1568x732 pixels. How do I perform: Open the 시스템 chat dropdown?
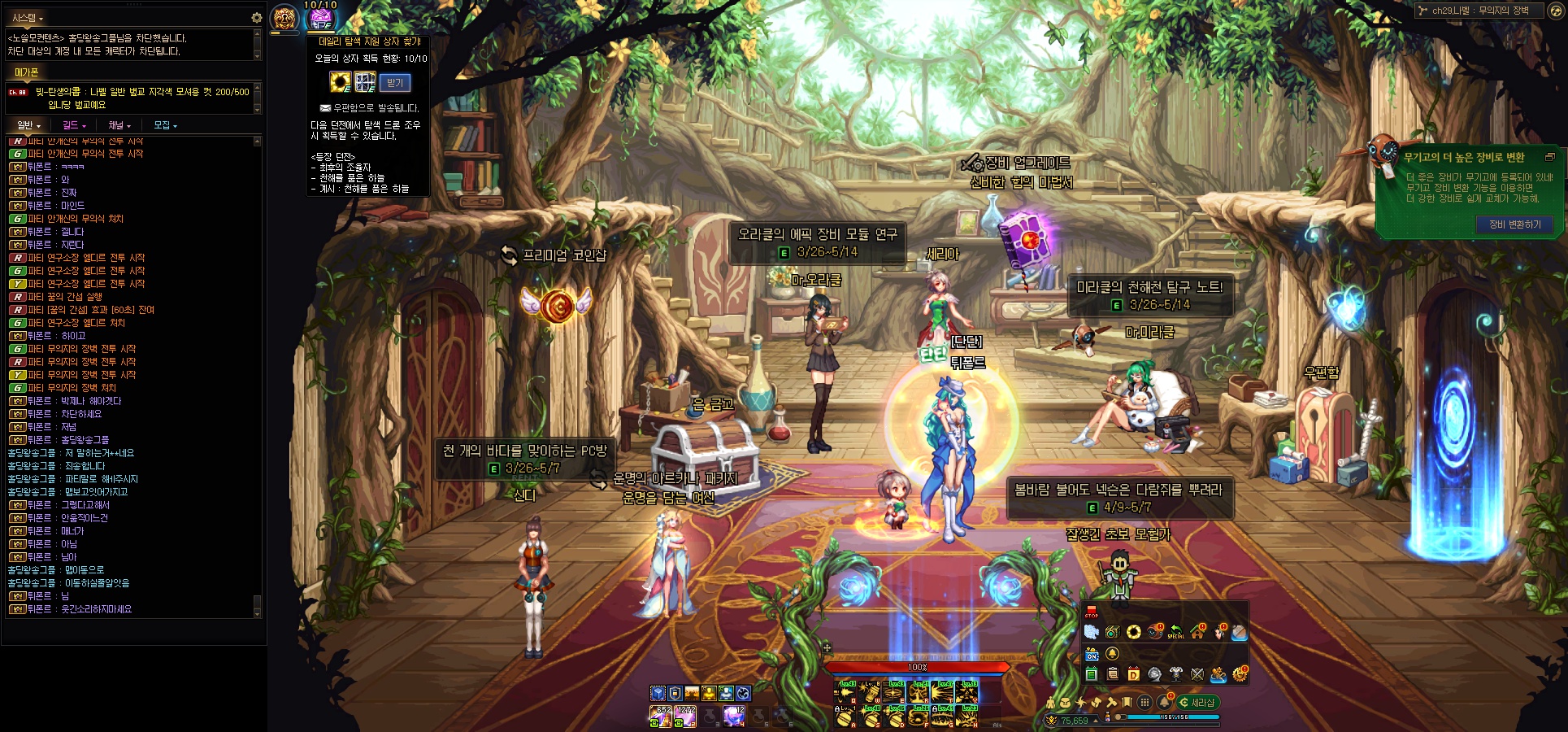pyautogui.click(x=28, y=17)
